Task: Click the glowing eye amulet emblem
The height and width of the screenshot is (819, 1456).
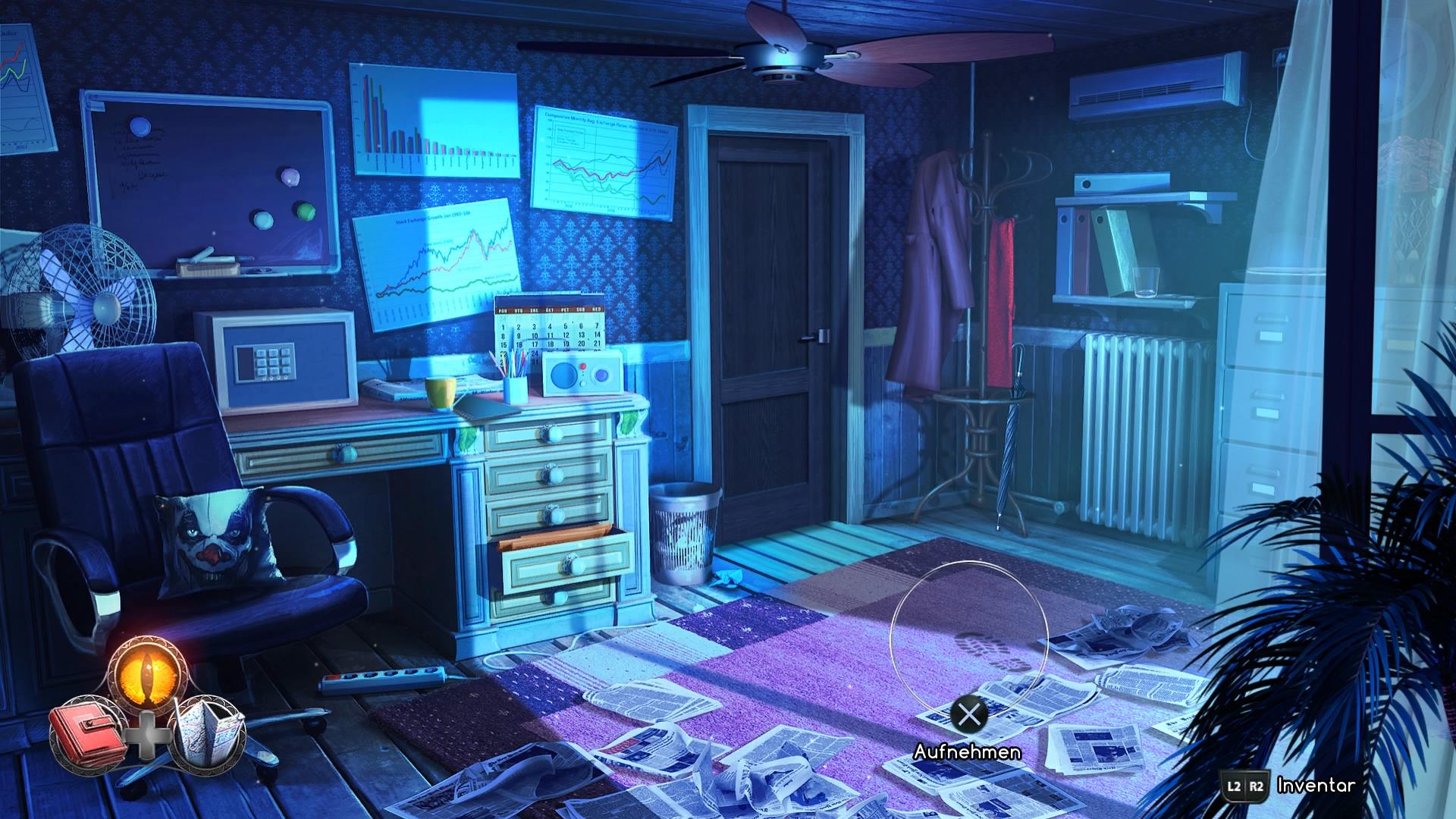Action: click(148, 671)
